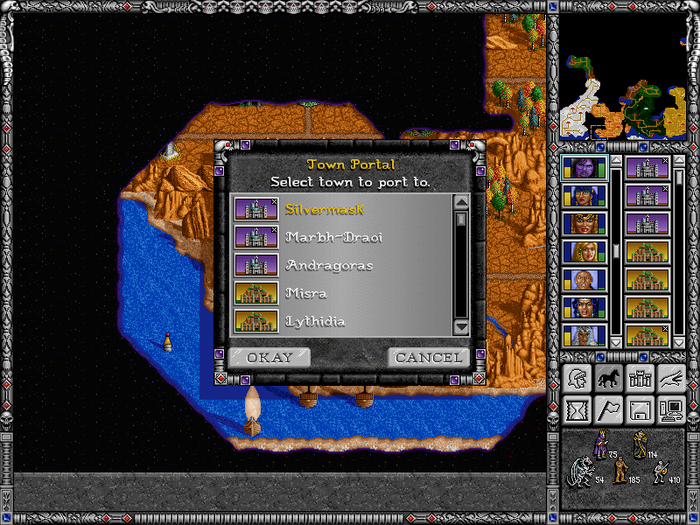End the turn with the hourglass button
700x525 pixels.
pyautogui.click(x=577, y=410)
